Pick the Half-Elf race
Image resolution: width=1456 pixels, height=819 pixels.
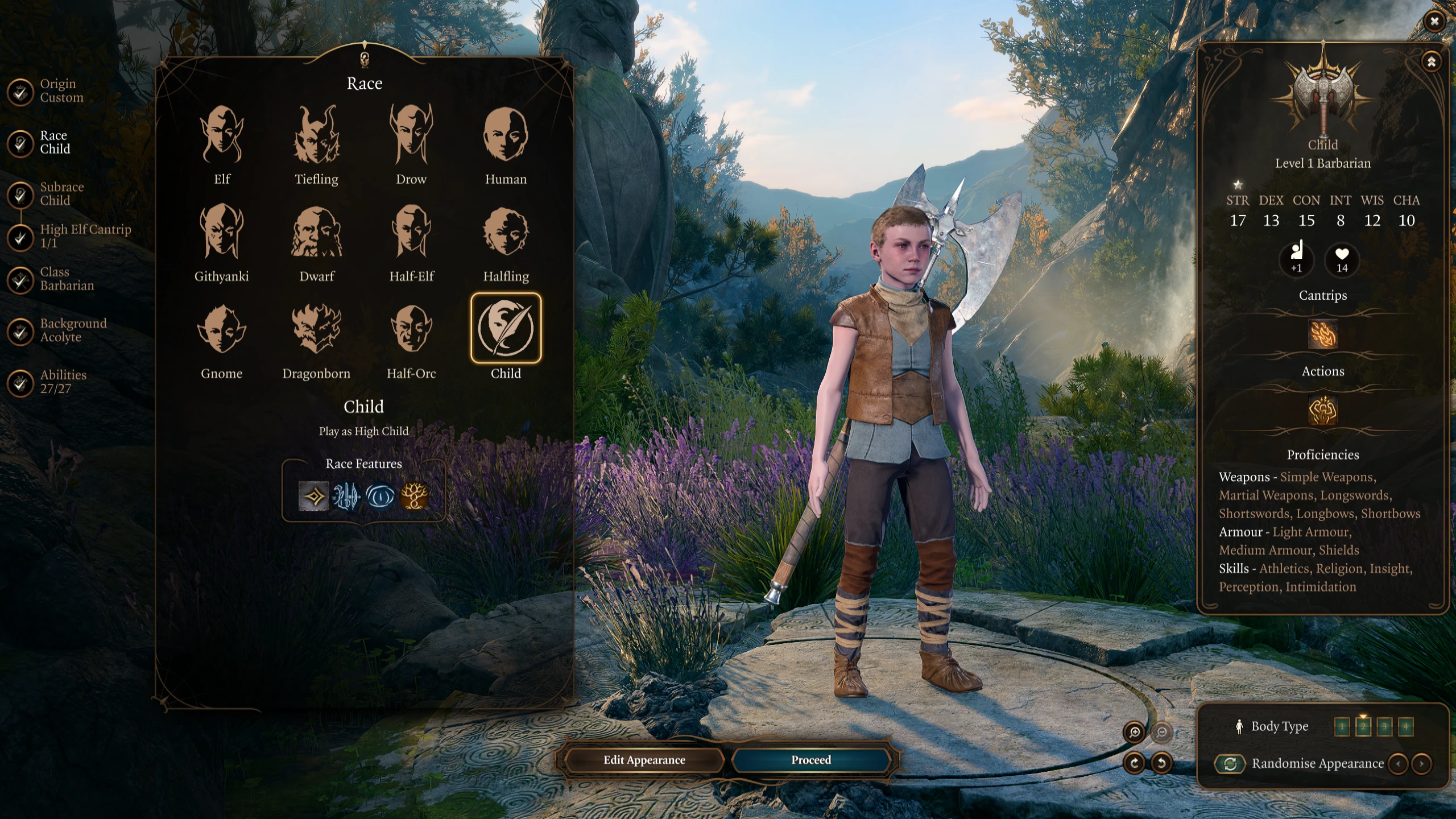pos(411,233)
